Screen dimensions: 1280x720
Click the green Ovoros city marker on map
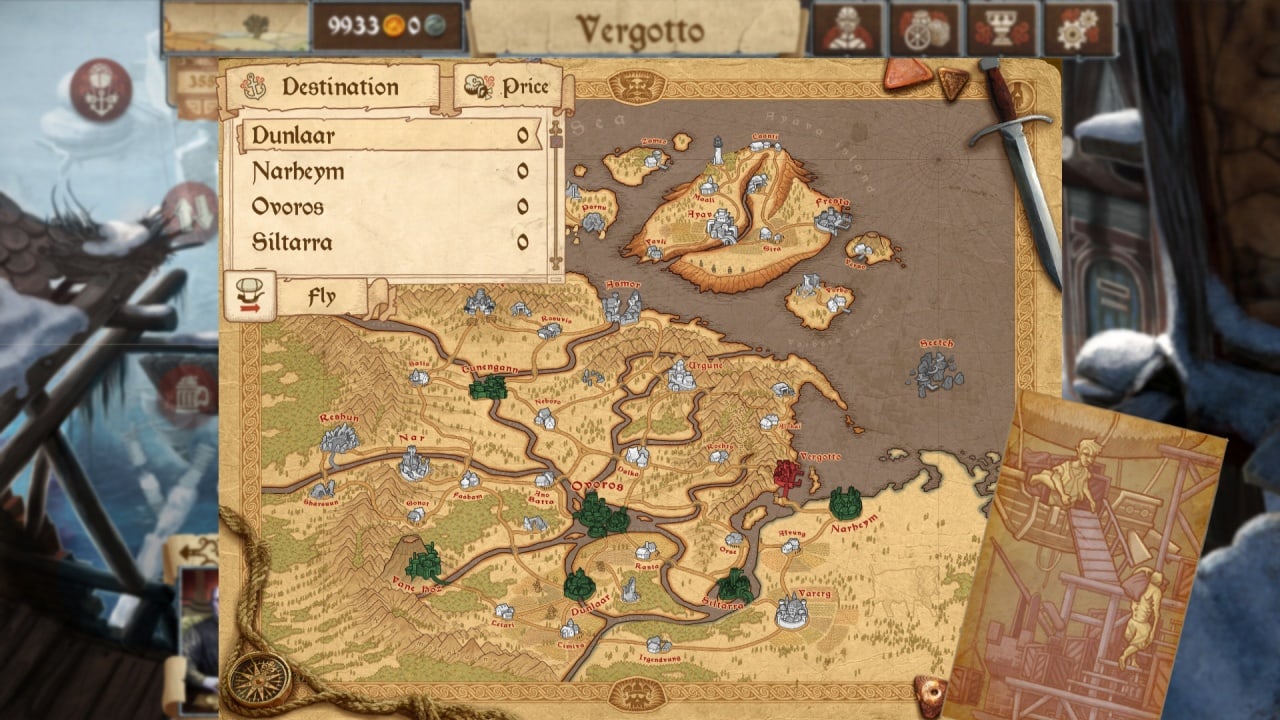601,516
